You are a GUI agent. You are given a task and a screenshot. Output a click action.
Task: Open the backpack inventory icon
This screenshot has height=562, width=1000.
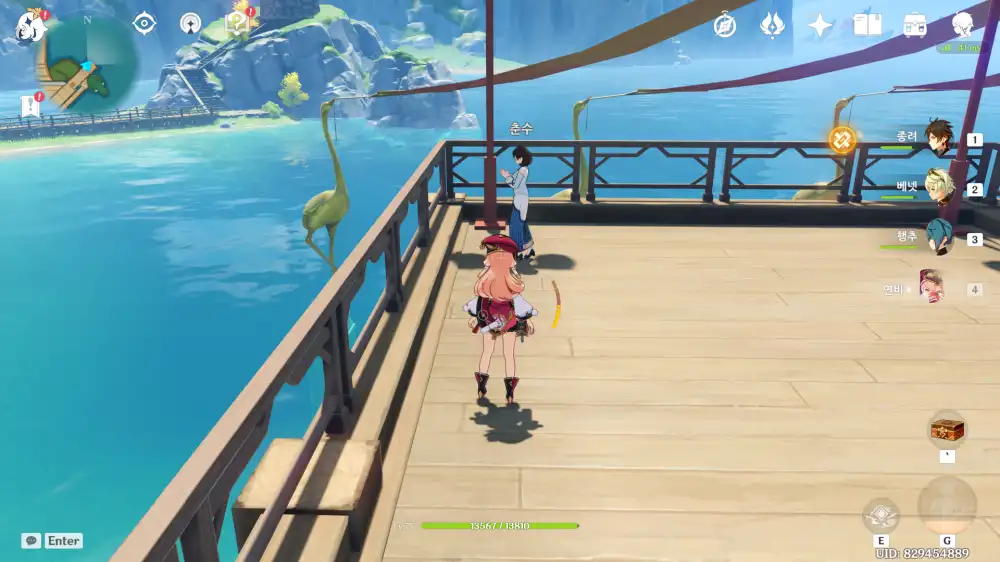pyautogui.click(x=914, y=25)
